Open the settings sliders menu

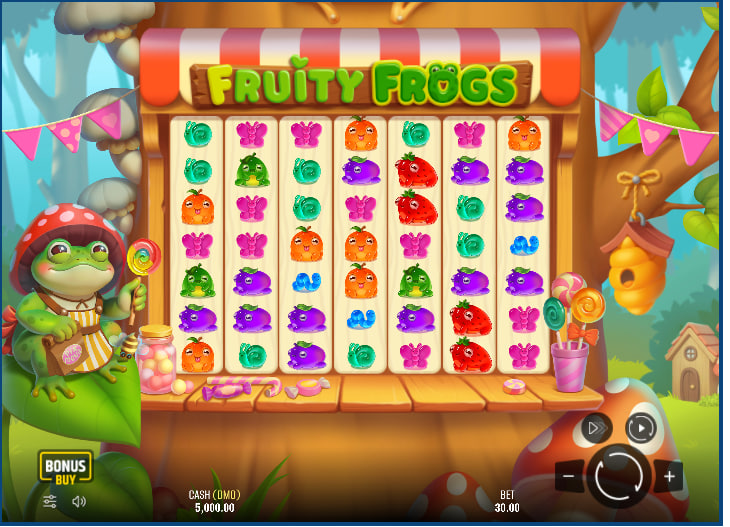[x=50, y=501]
